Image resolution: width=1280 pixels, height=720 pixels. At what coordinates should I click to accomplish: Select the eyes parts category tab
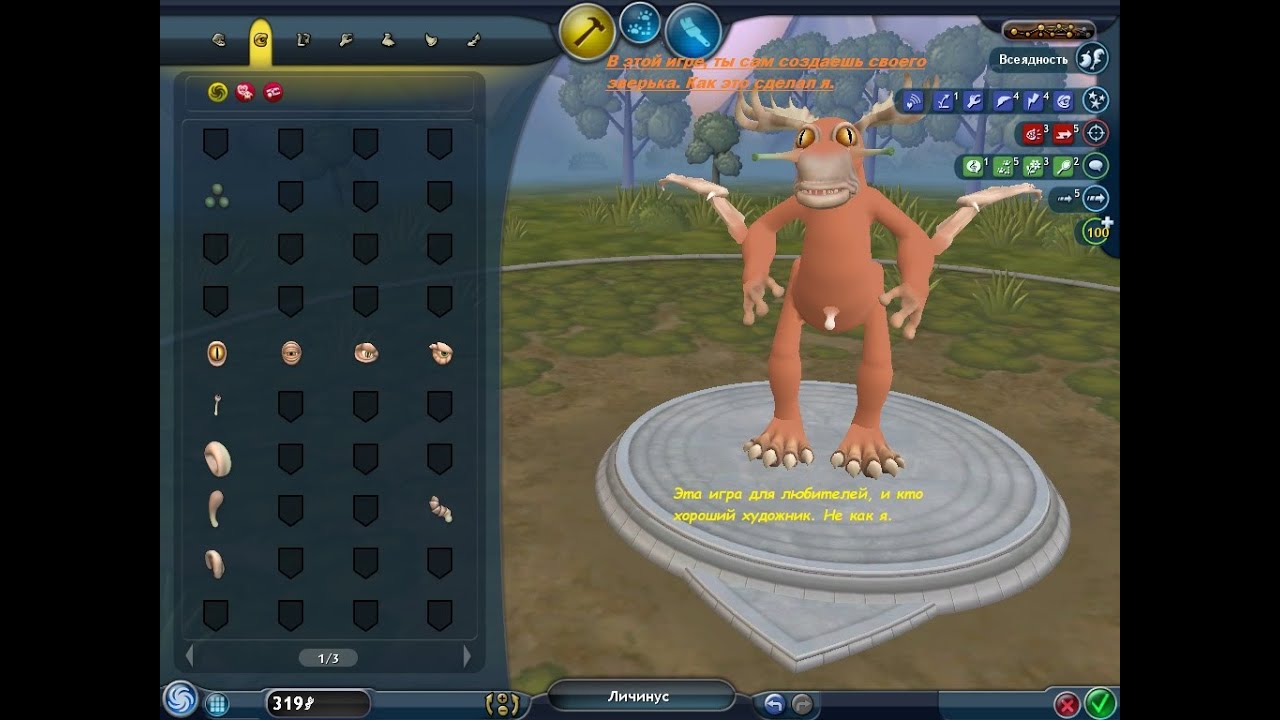pyautogui.click(x=261, y=41)
